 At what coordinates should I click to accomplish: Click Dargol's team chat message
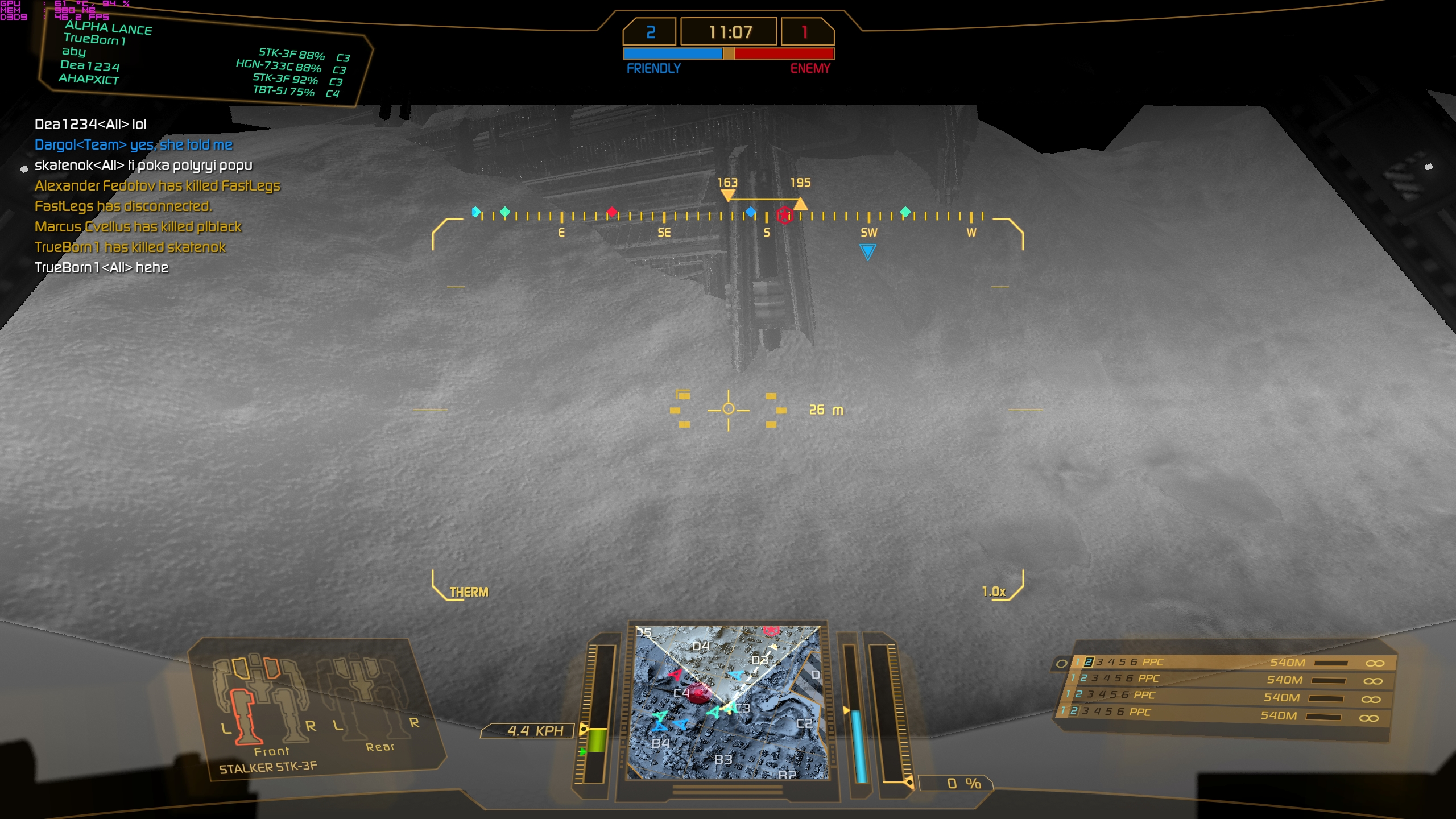(x=134, y=145)
